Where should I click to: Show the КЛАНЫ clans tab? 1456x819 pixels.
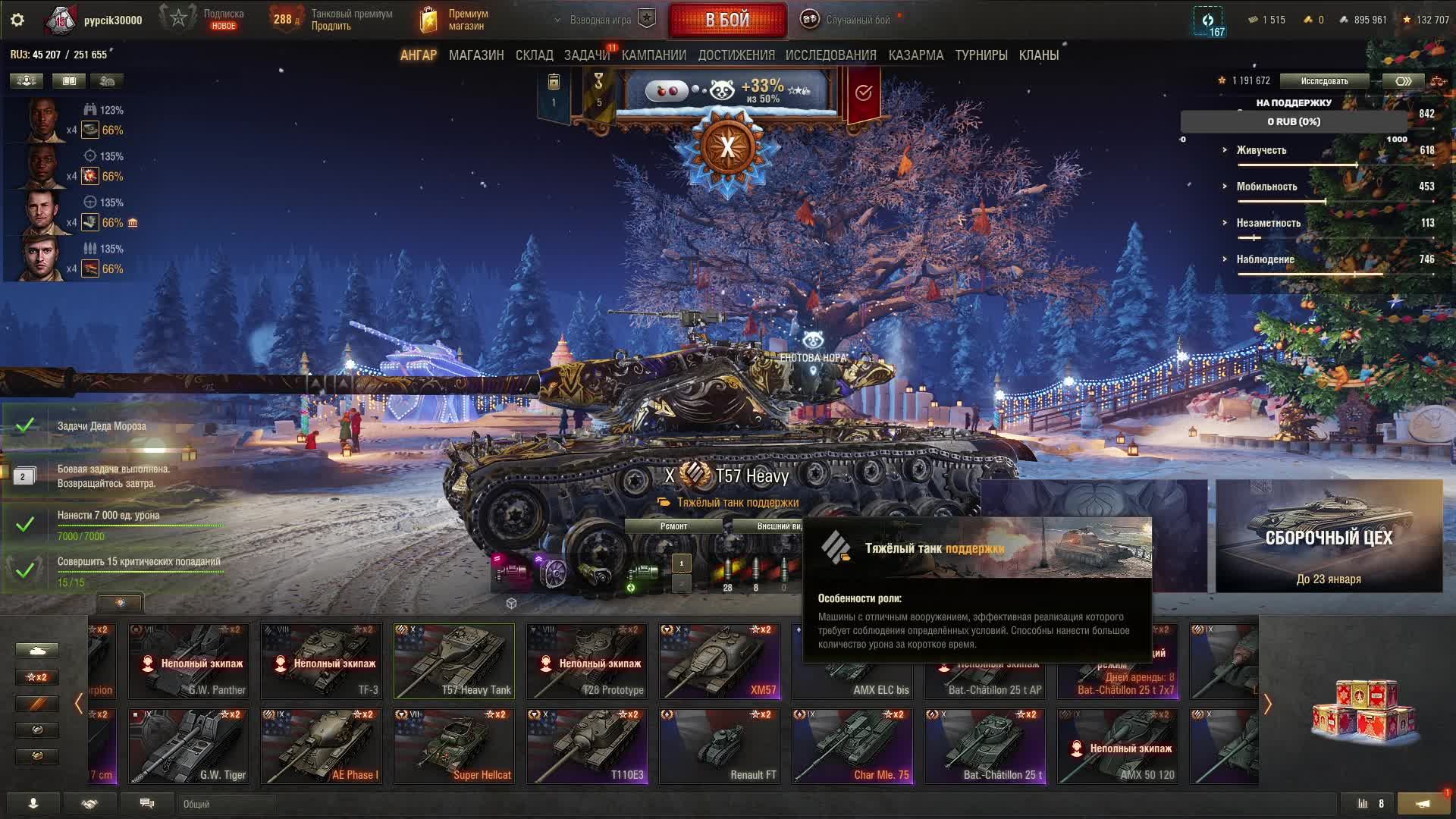pos(1038,55)
